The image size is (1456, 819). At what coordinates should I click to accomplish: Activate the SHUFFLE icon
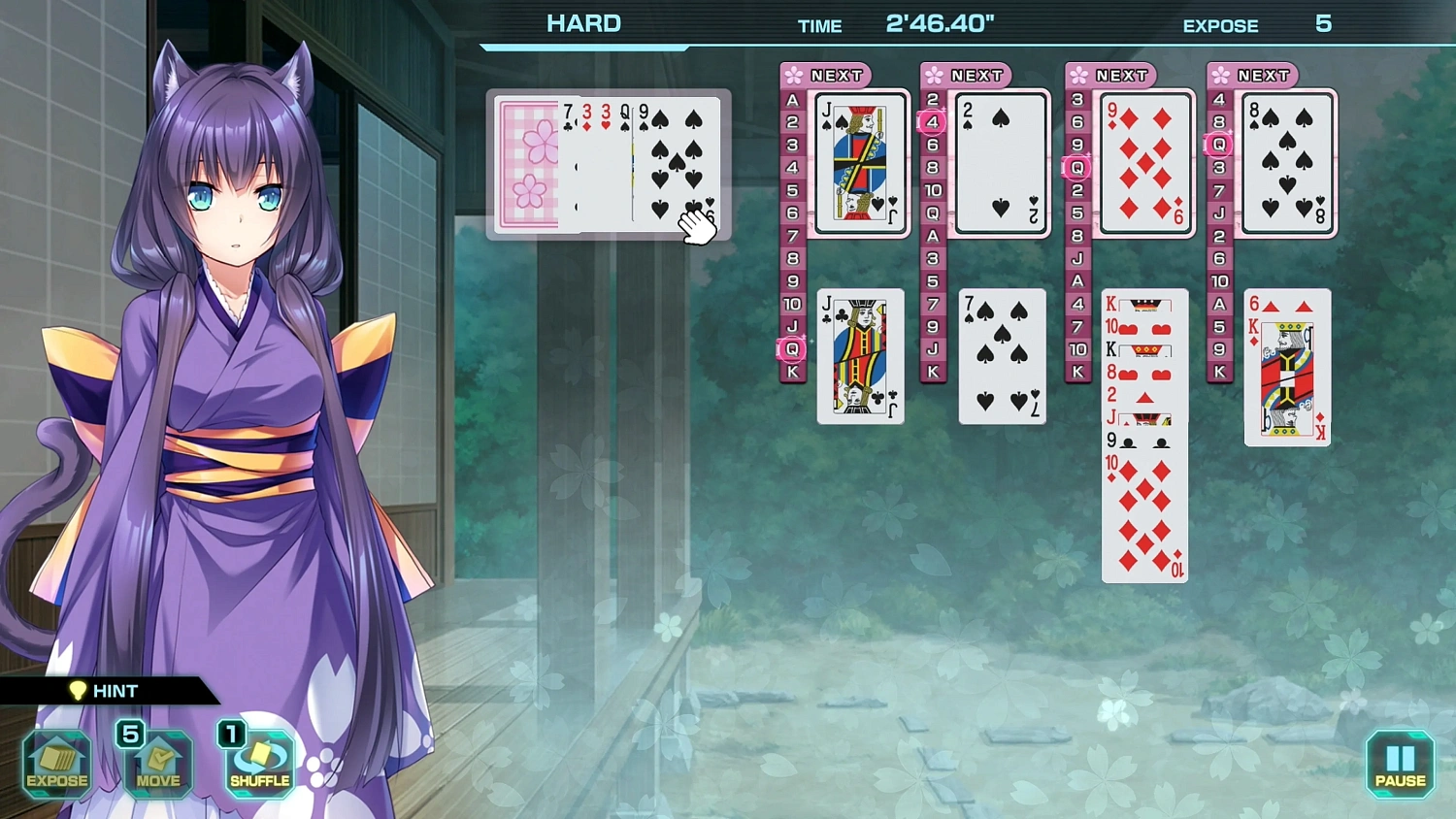[x=258, y=765]
